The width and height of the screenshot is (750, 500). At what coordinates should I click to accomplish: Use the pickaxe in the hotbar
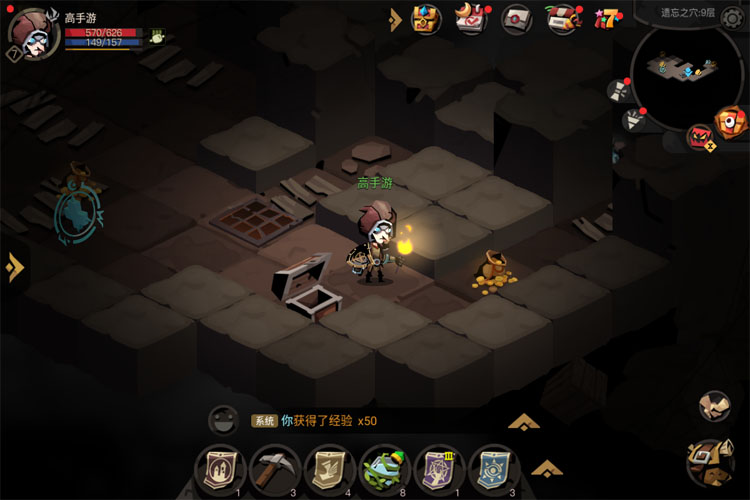pos(269,467)
